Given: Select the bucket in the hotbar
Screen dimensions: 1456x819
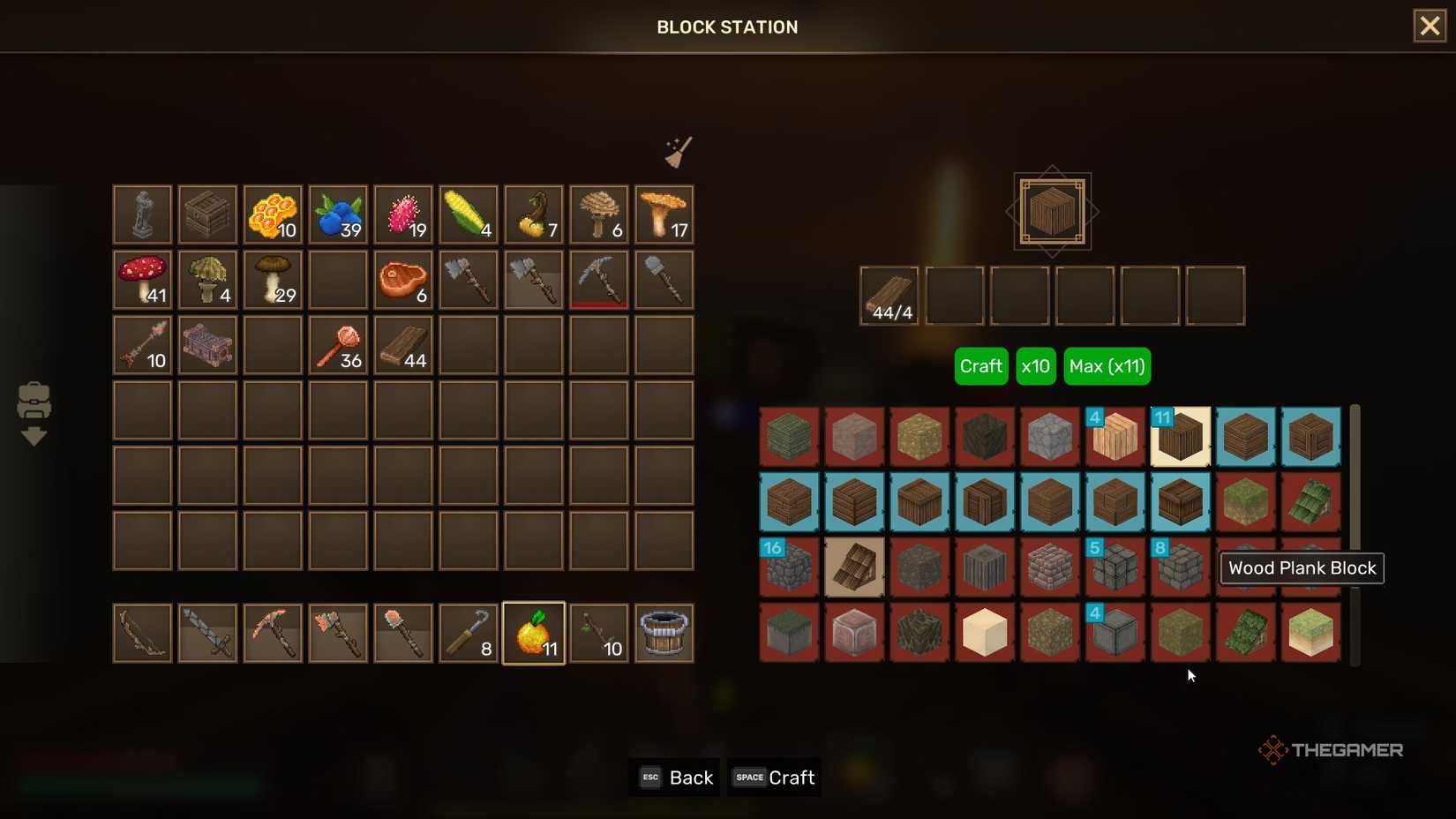Looking at the screenshot, I should tap(664, 632).
